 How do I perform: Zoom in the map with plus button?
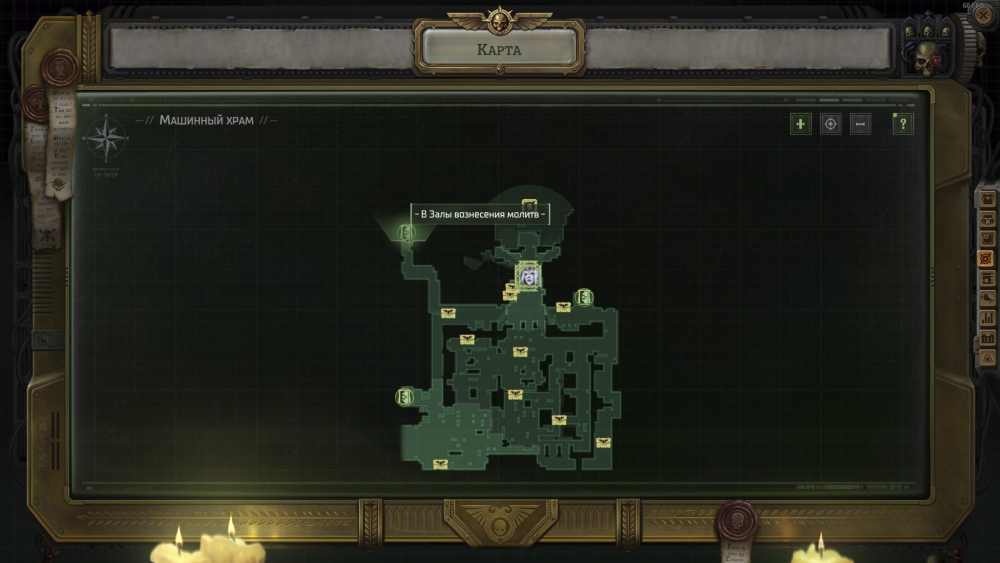800,124
